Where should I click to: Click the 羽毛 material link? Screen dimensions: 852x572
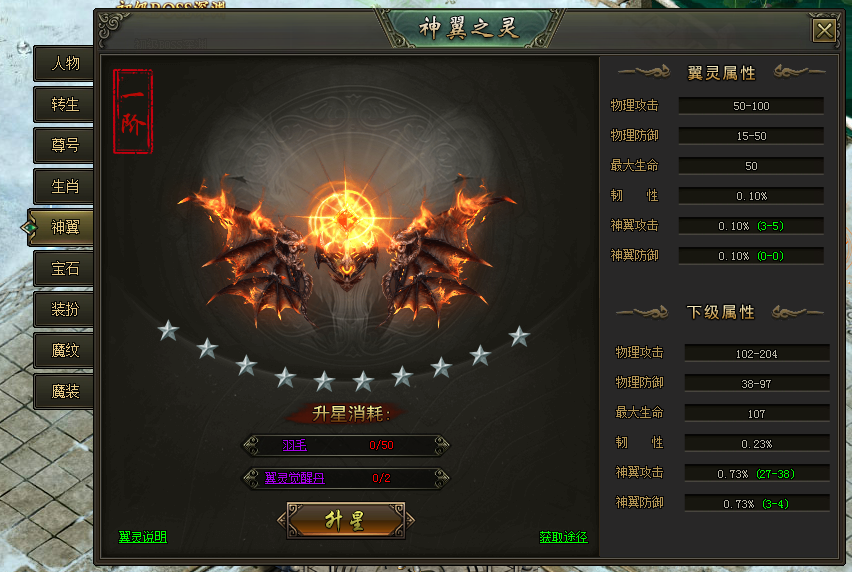click(294, 445)
